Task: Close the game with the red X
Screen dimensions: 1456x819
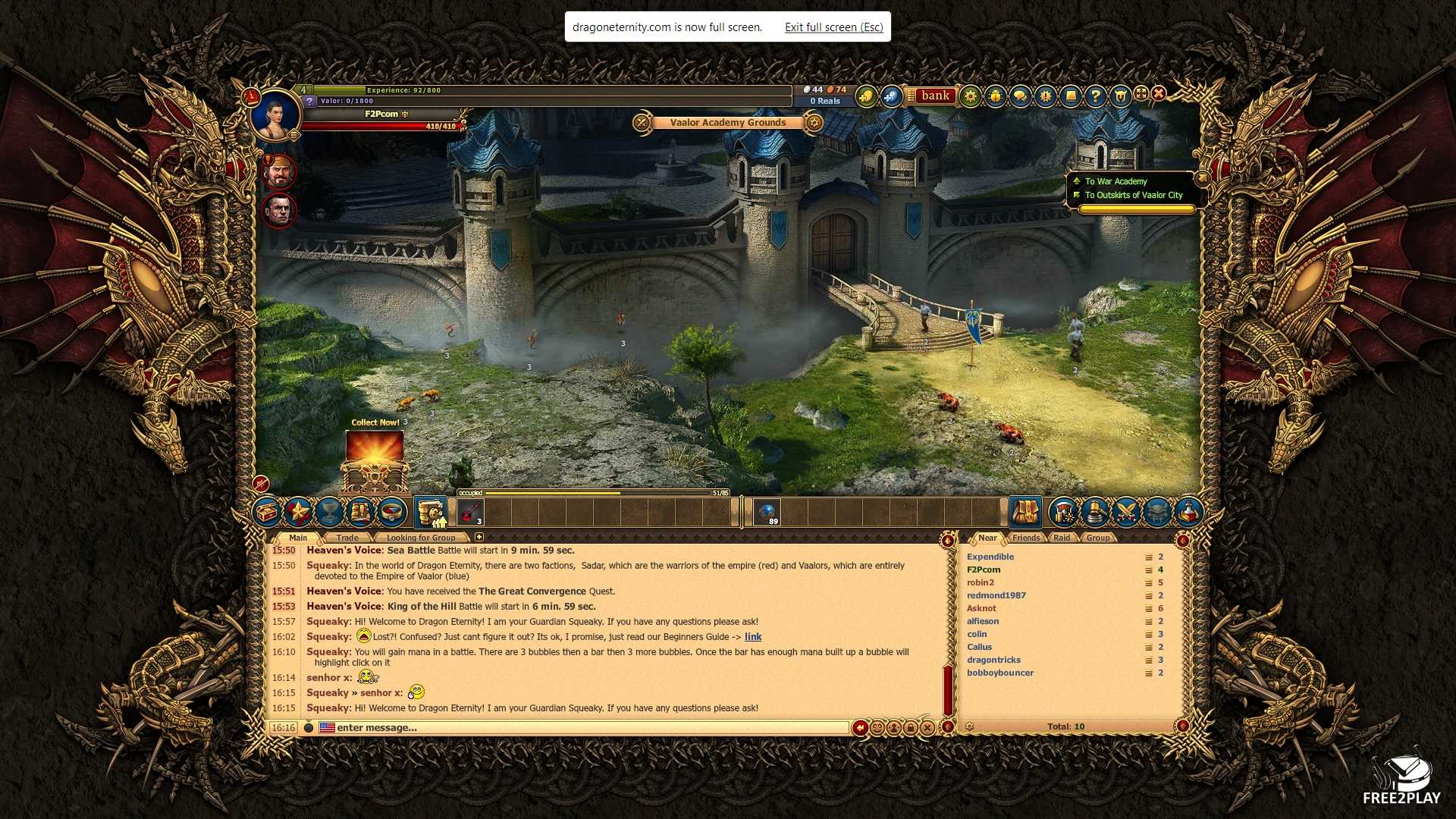Action: pyautogui.click(x=1159, y=93)
